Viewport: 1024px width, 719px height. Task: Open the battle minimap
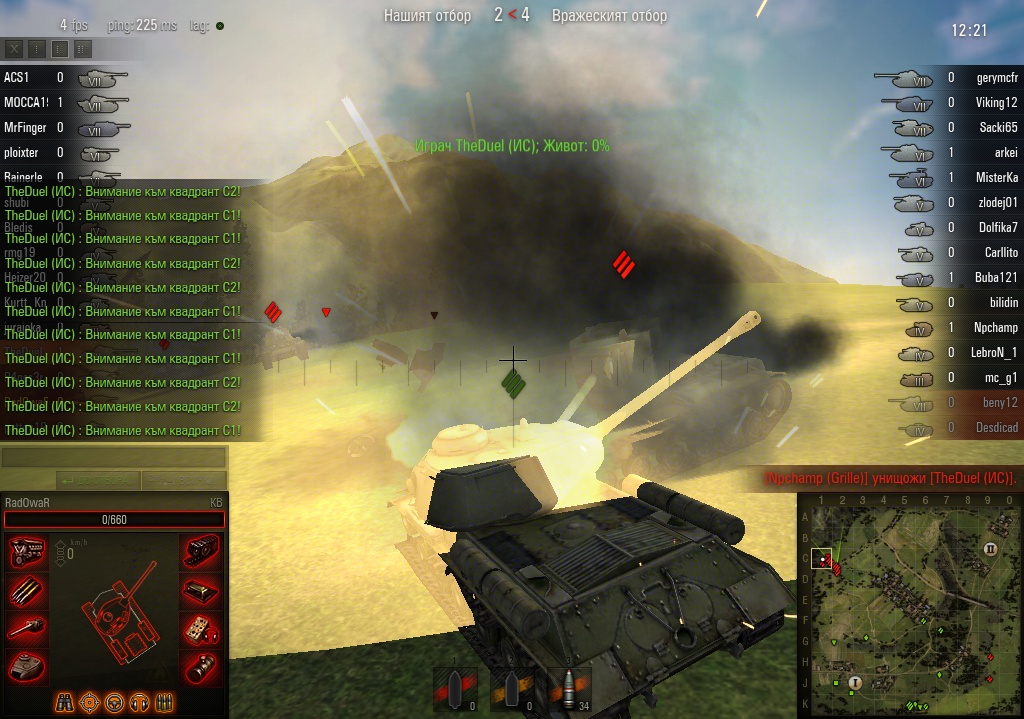tap(909, 605)
